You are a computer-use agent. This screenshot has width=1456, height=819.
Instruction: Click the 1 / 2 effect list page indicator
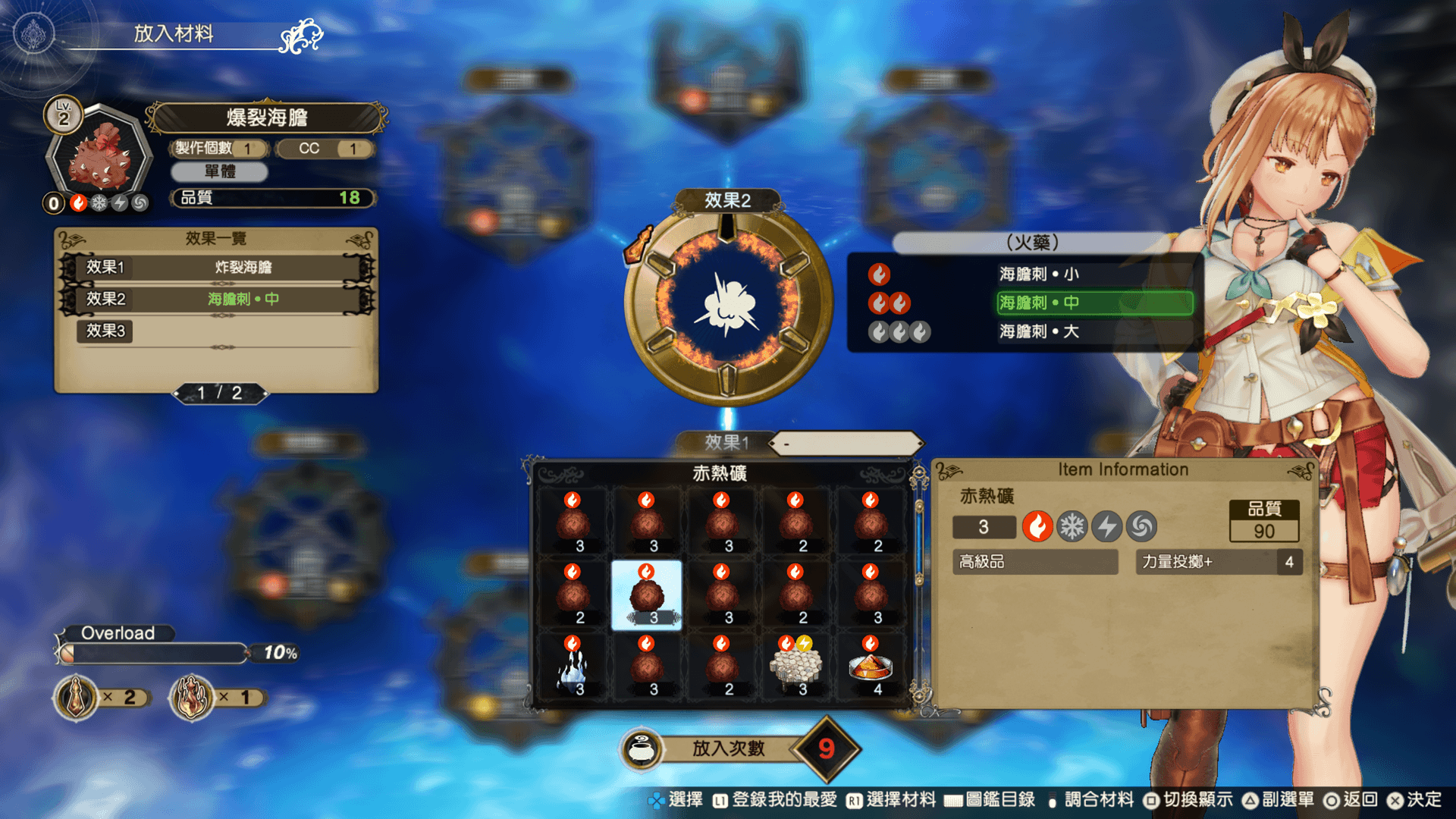click(x=220, y=393)
